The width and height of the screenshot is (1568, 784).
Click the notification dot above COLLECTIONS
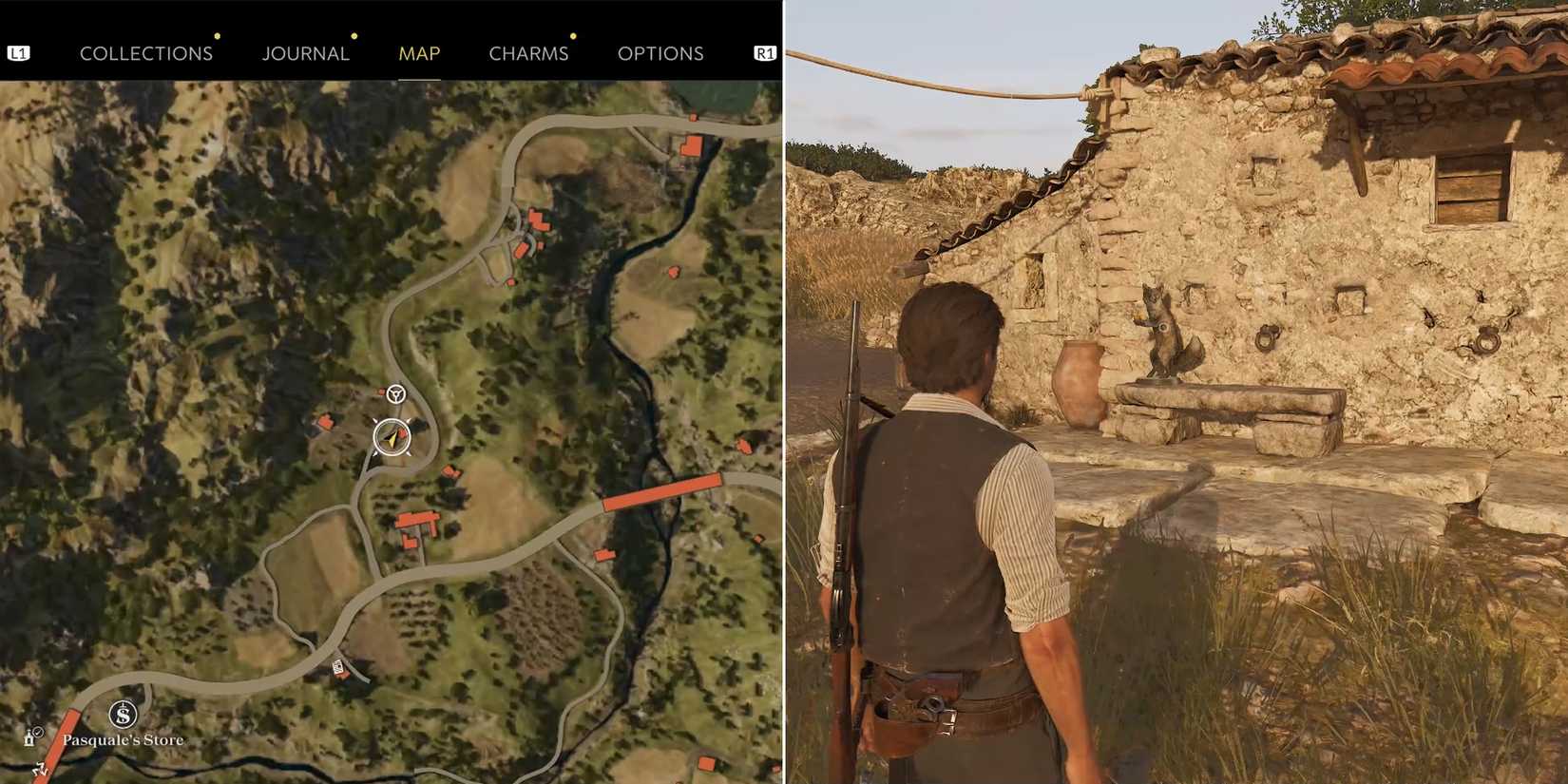218,36
